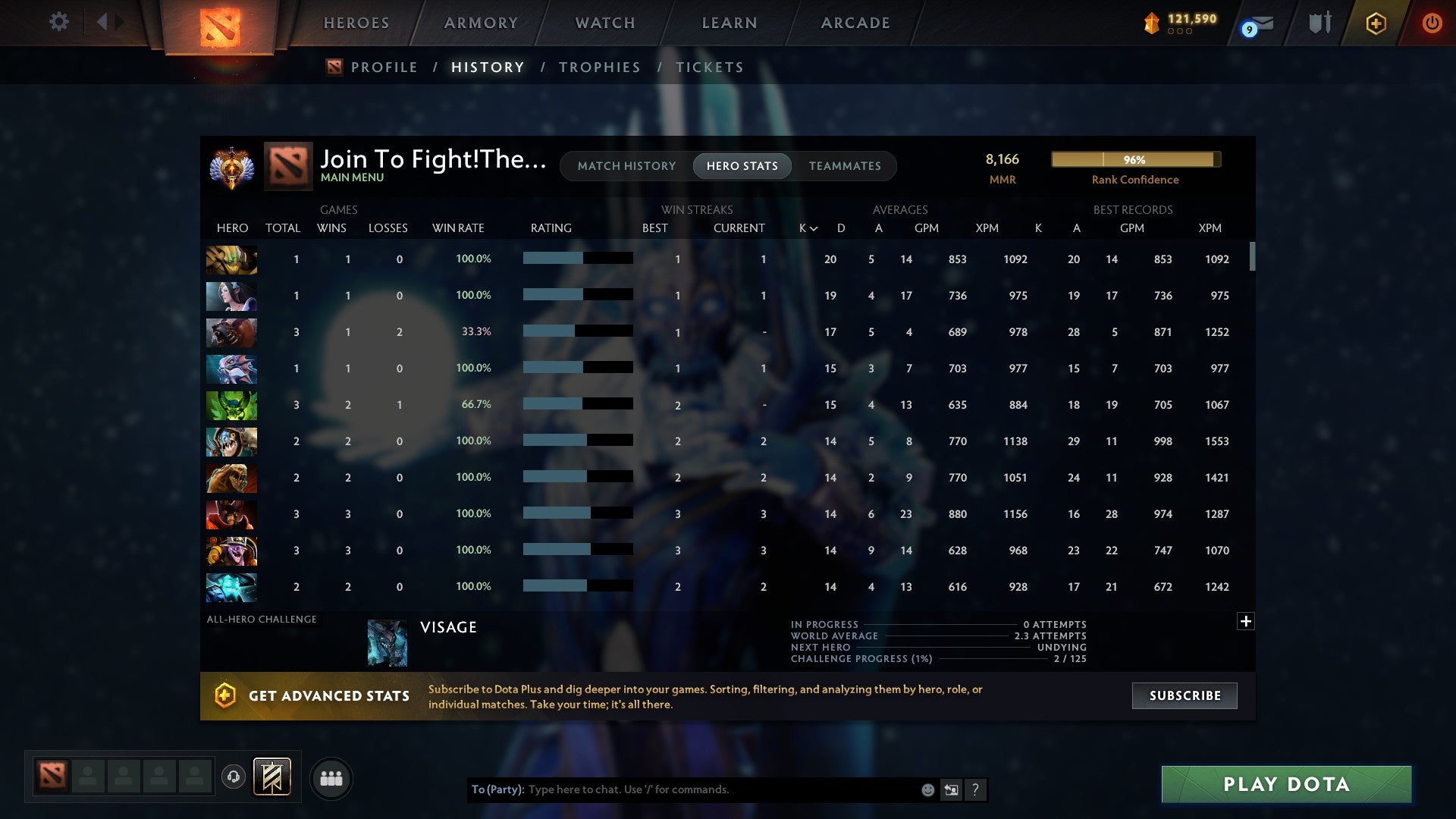Click the Dota Plus hexagon icon in top bar

click(1375, 23)
